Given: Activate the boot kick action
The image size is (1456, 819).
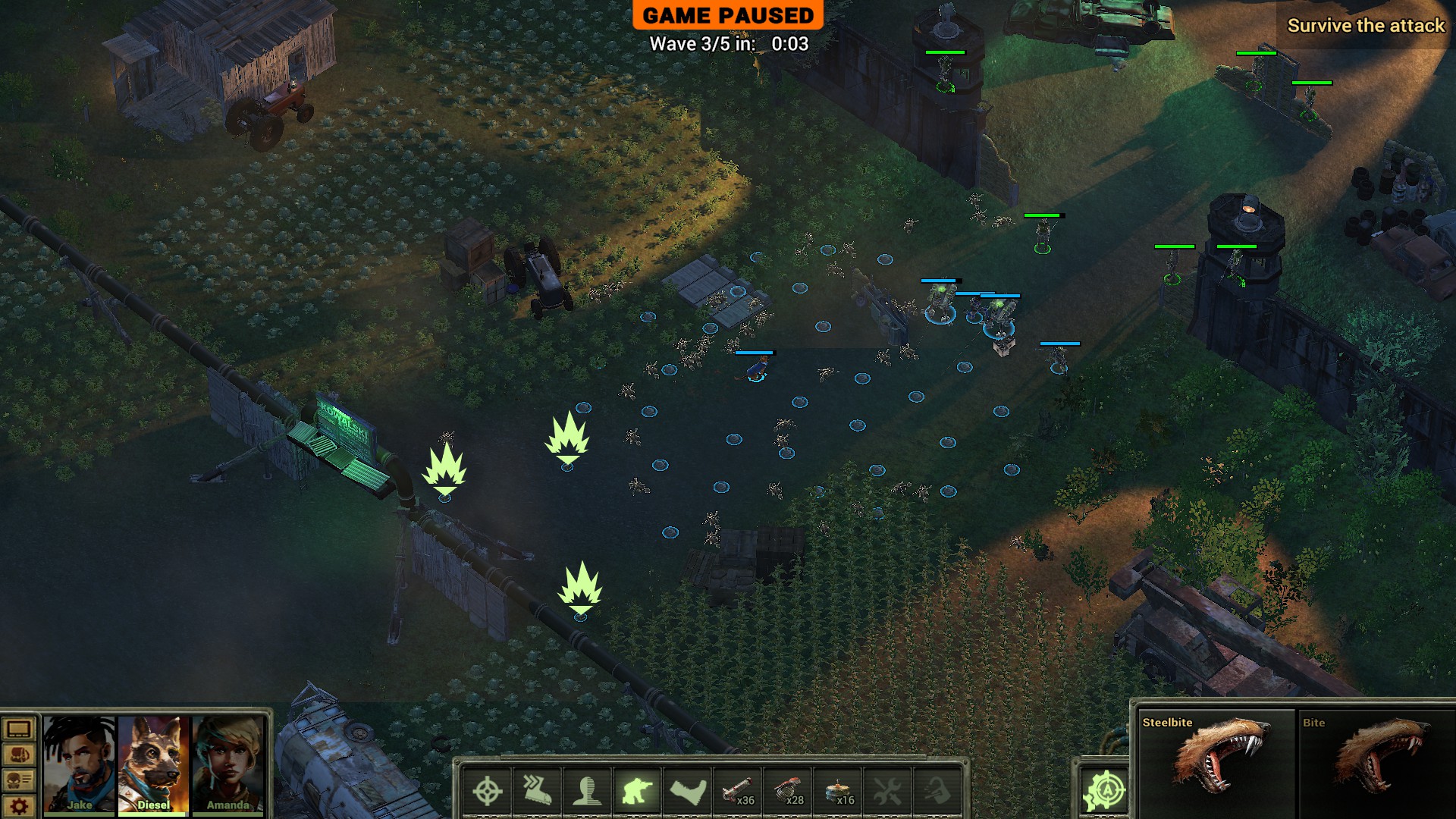Looking at the screenshot, I should (688, 792).
